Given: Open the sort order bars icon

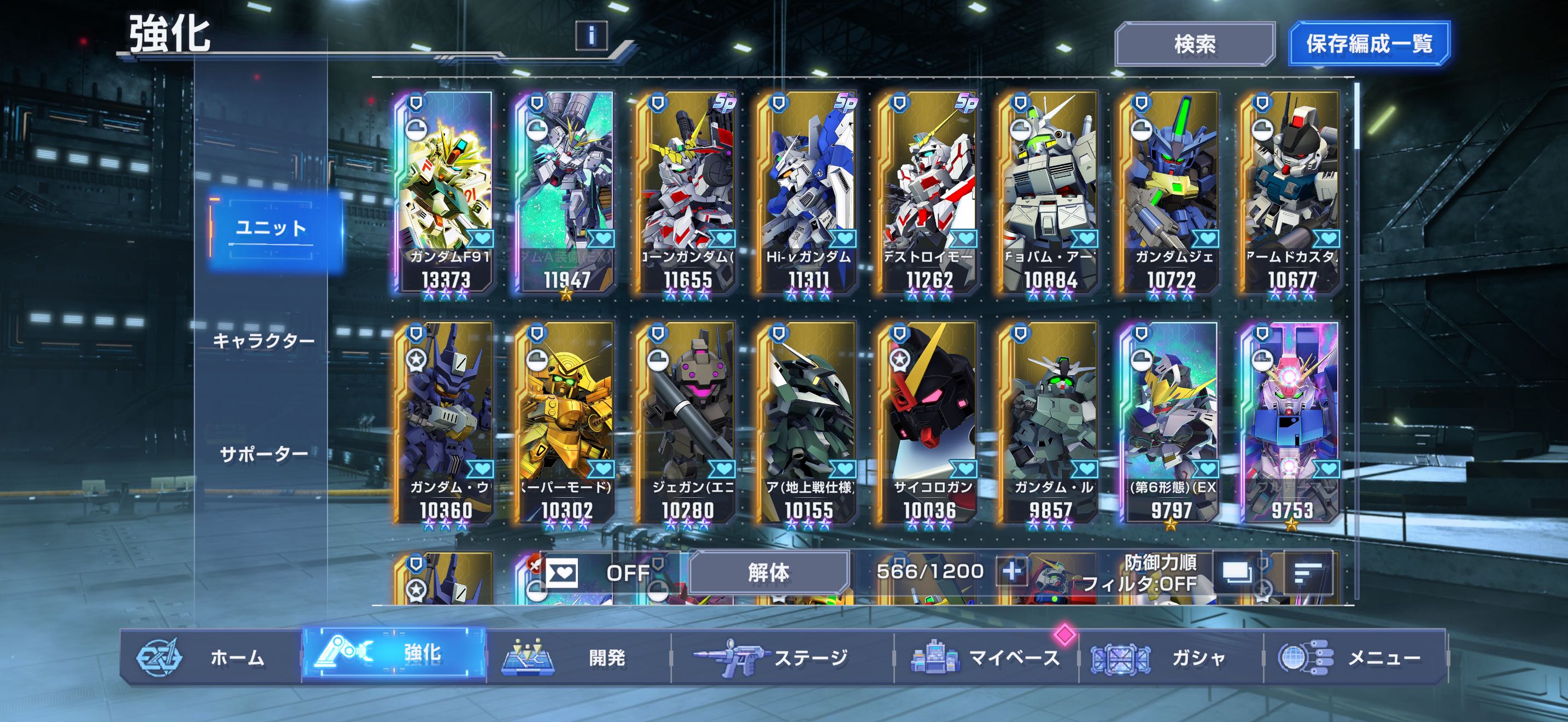Looking at the screenshot, I should pos(1307,572).
